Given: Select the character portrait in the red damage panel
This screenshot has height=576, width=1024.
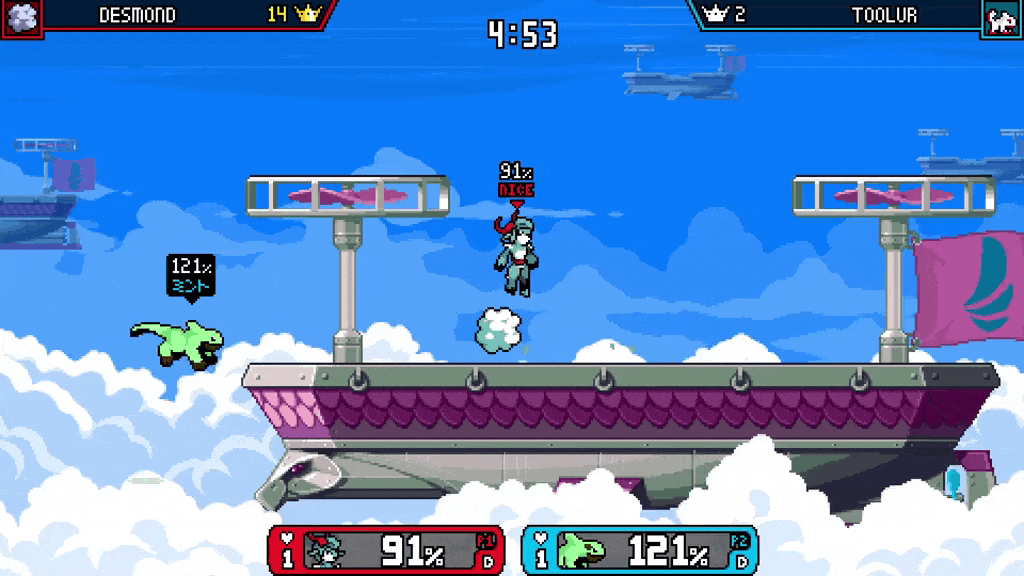Looking at the screenshot, I should pyautogui.click(x=325, y=551).
